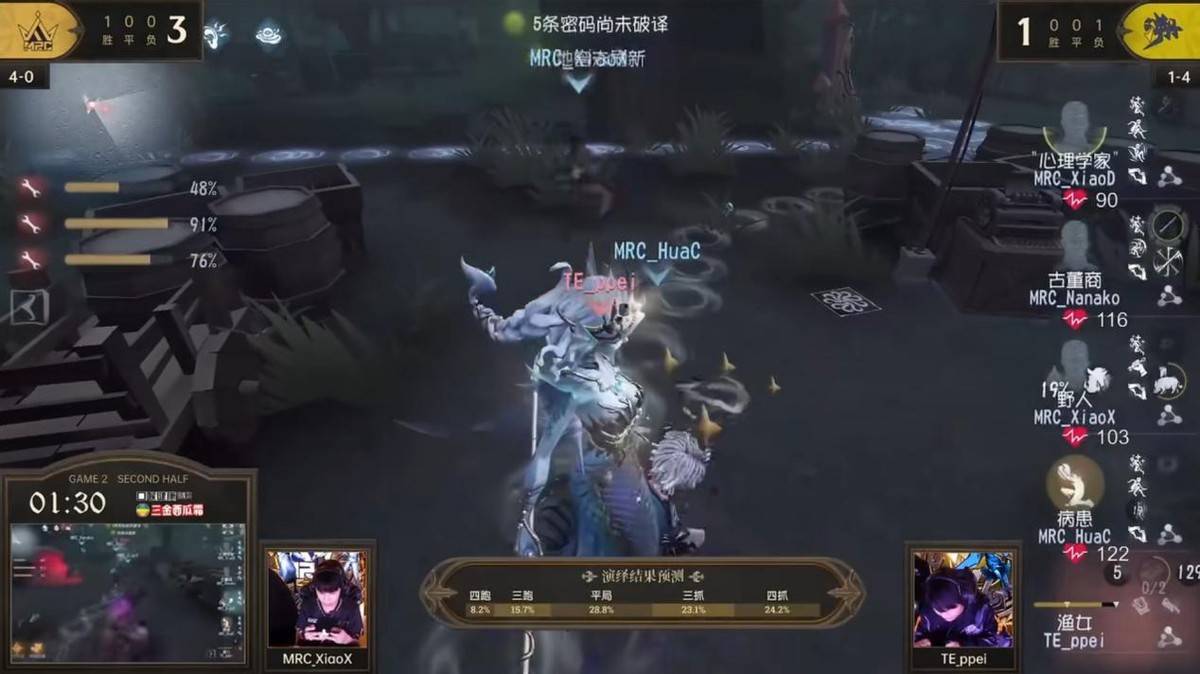Image resolution: width=1200 pixels, height=674 pixels.
Task: Focus on hunter TE_ppei's name entry
Action: coord(1074,640)
